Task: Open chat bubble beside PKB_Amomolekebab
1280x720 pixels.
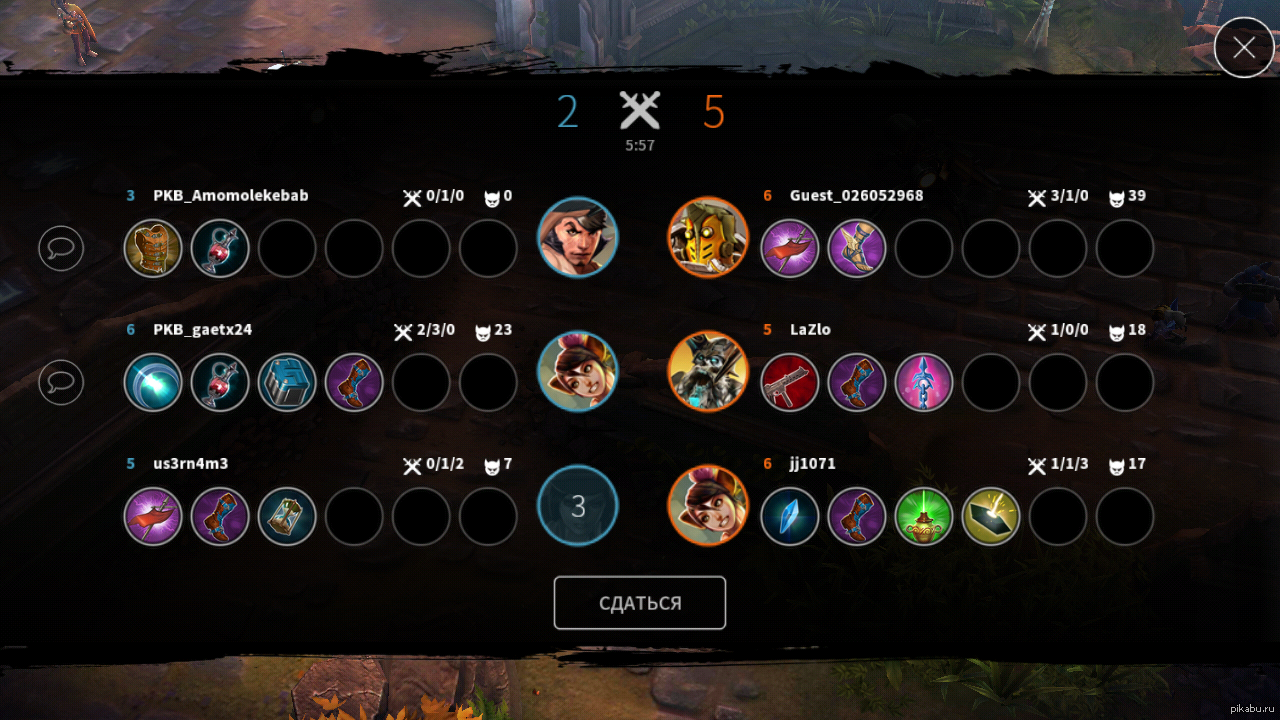Action: (61, 248)
